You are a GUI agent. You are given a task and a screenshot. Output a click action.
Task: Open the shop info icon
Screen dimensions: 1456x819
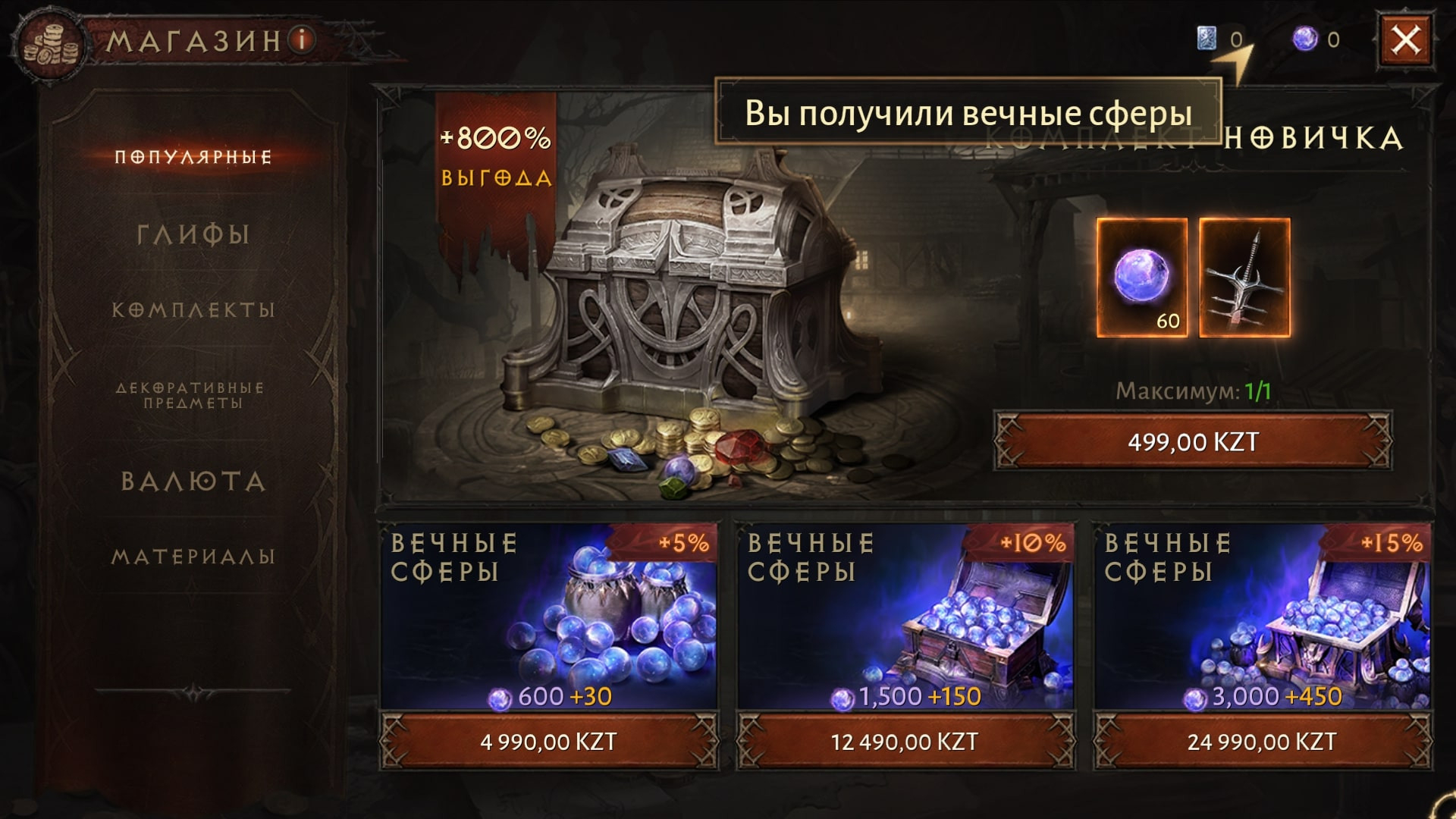(302, 39)
